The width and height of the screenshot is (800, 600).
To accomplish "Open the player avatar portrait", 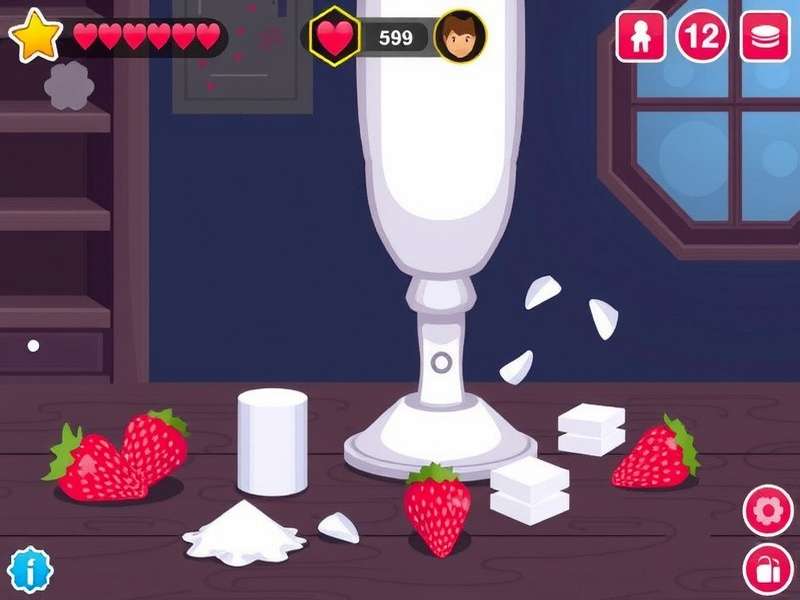I will tap(460, 37).
